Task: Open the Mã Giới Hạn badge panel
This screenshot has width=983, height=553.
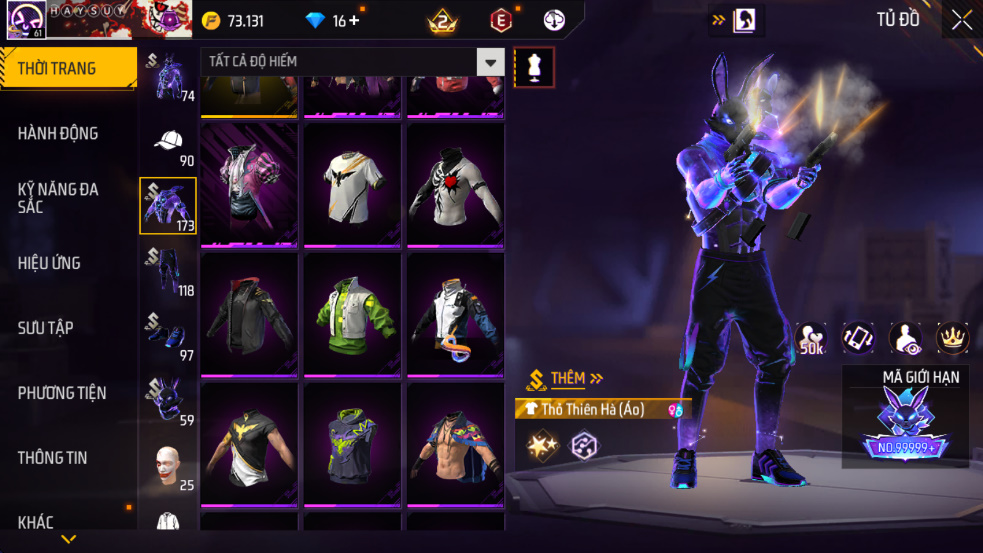Action: [905, 417]
